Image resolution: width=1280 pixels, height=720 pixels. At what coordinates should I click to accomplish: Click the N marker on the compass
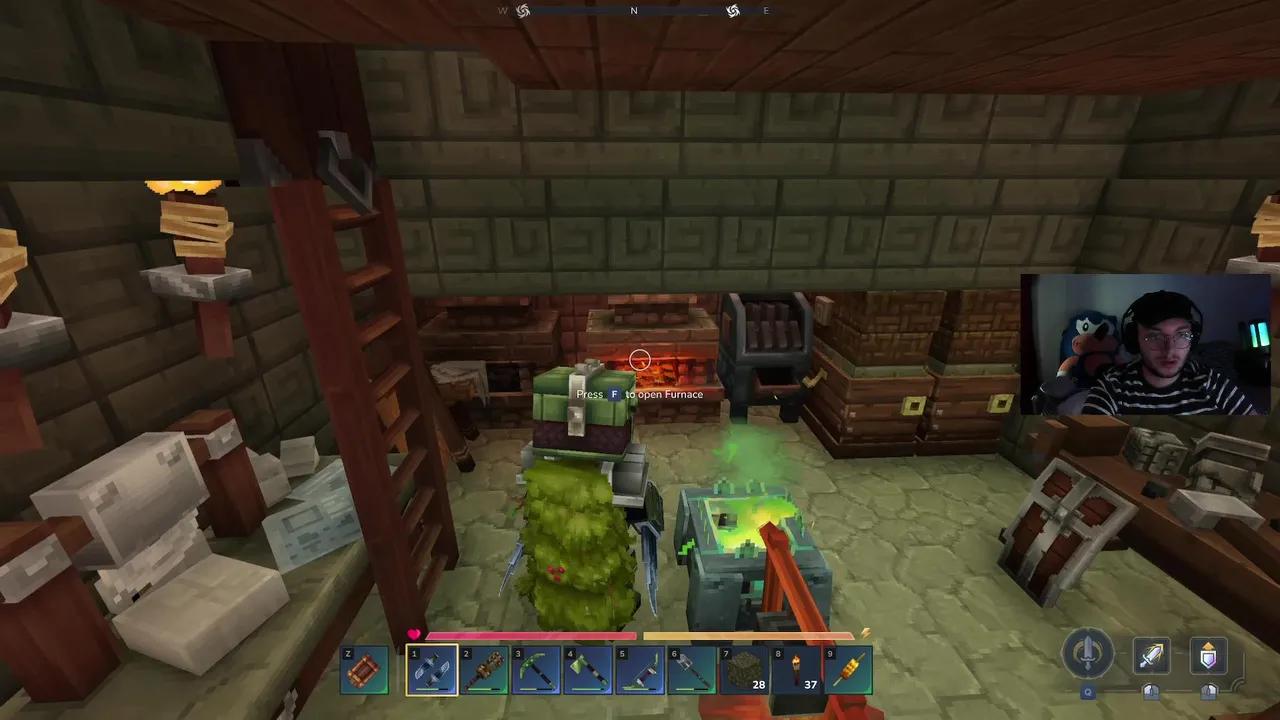(x=633, y=10)
